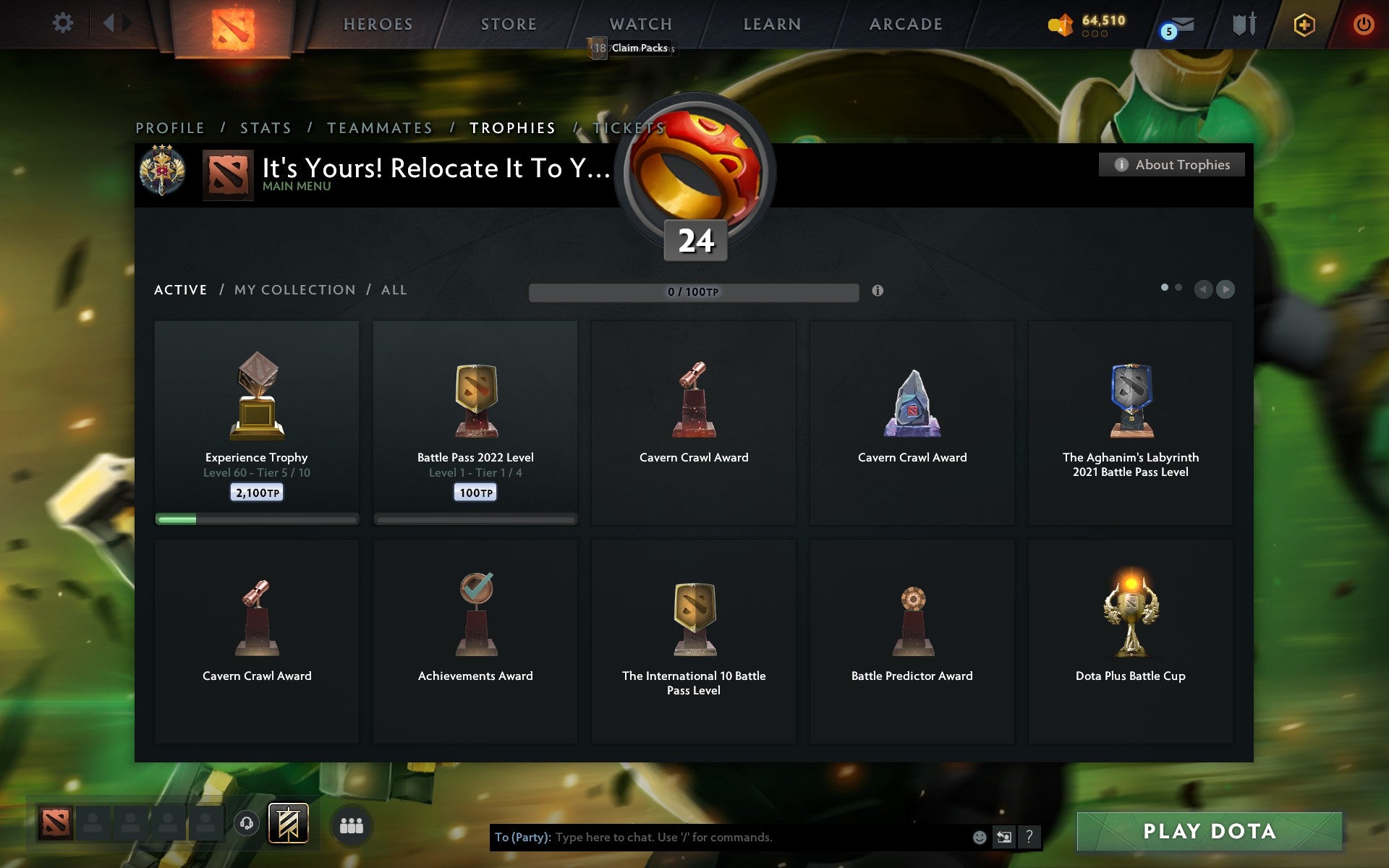Open the help question mark next to chat
1389x868 pixels.
[1028, 837]
